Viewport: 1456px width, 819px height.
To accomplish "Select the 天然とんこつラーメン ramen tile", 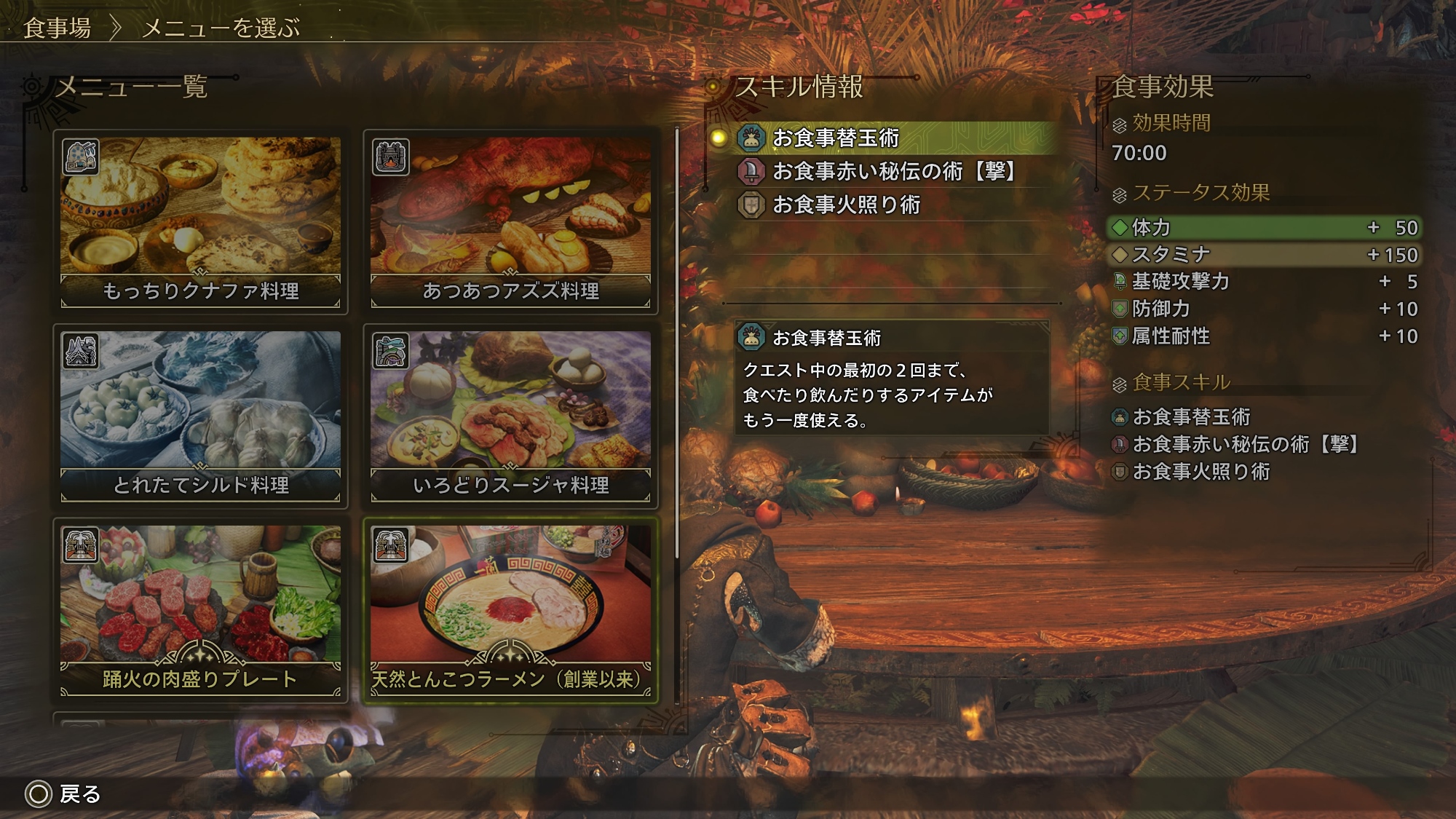I will click(510, 610).
